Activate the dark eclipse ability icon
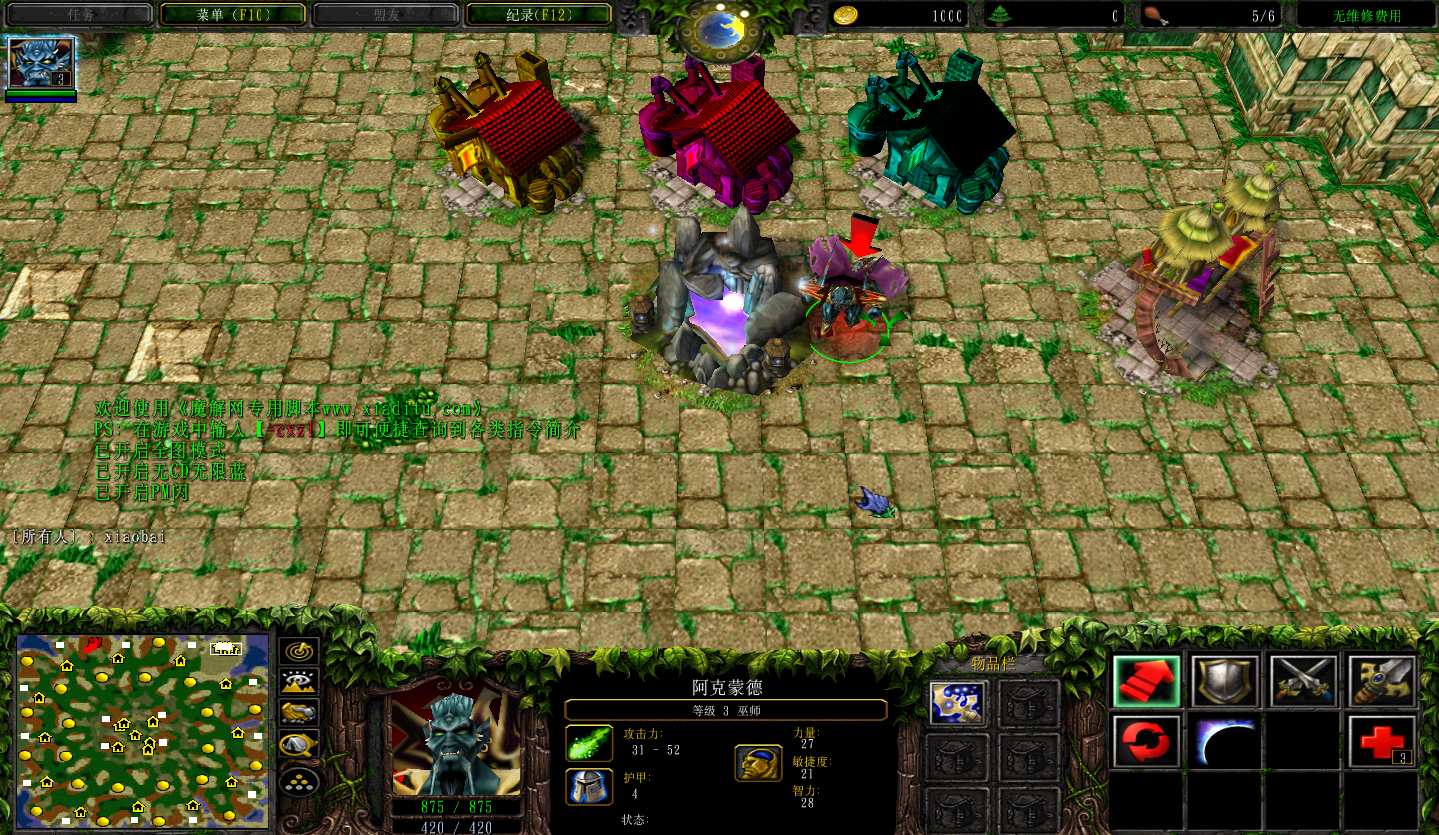 [1224, 742]
